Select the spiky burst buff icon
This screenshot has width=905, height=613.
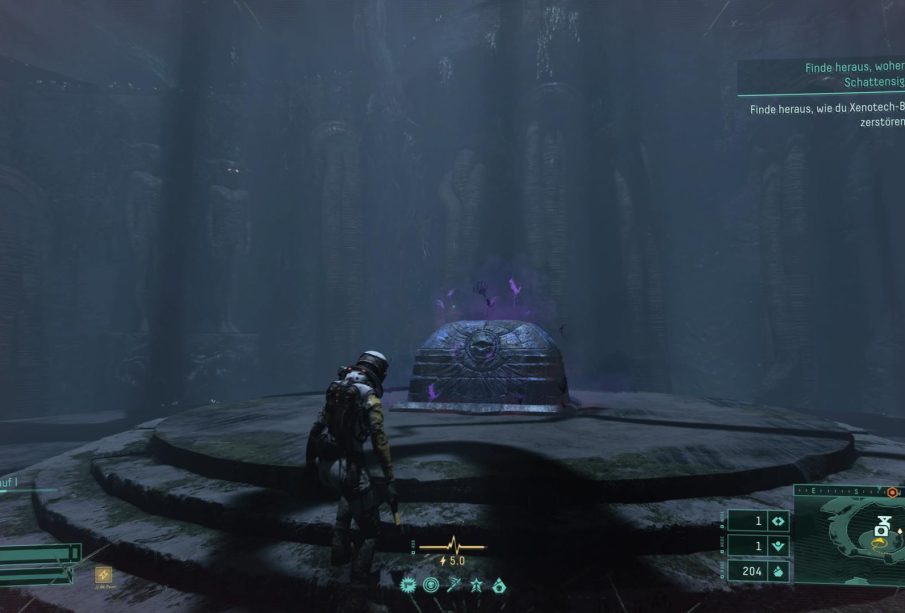408,584
